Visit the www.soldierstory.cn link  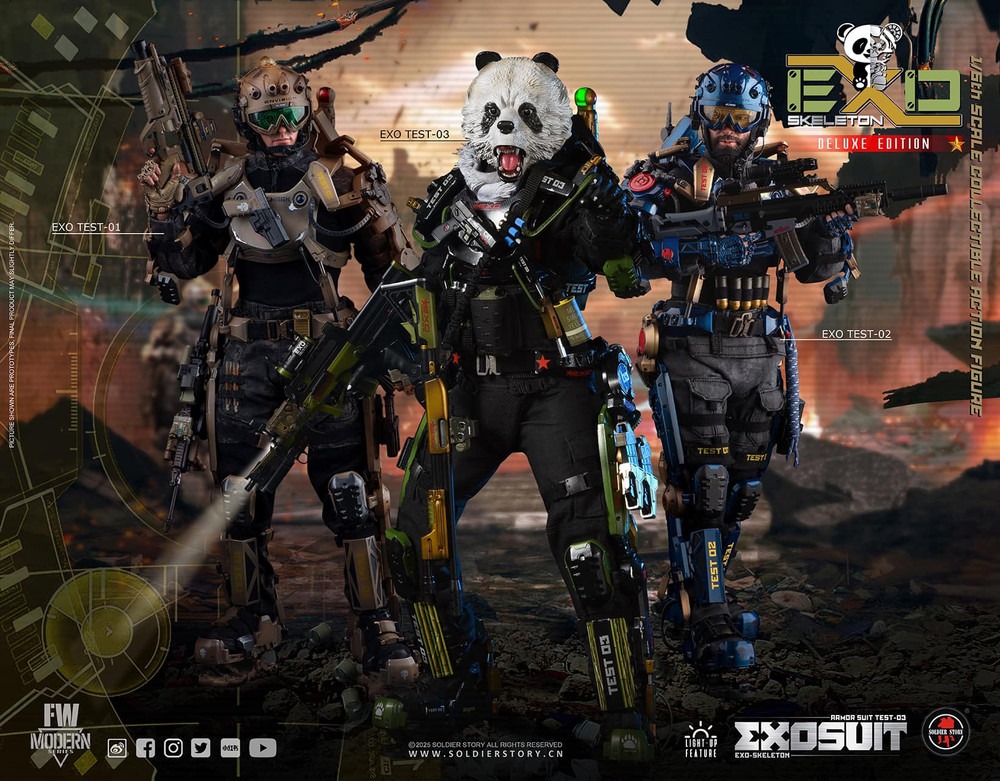(x=484, y=753)
